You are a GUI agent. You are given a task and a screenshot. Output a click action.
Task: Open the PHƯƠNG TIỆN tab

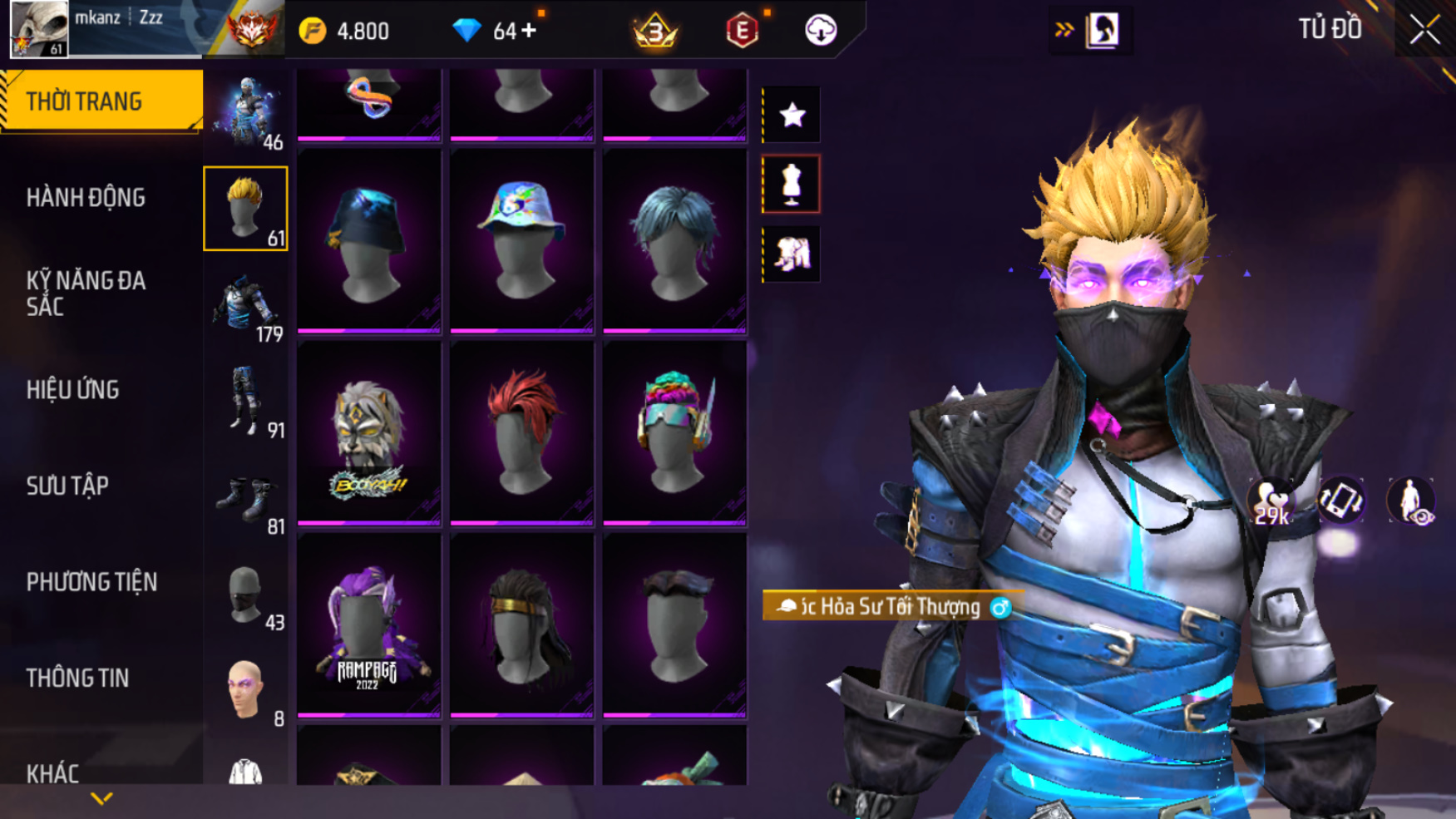coord(91,582)
